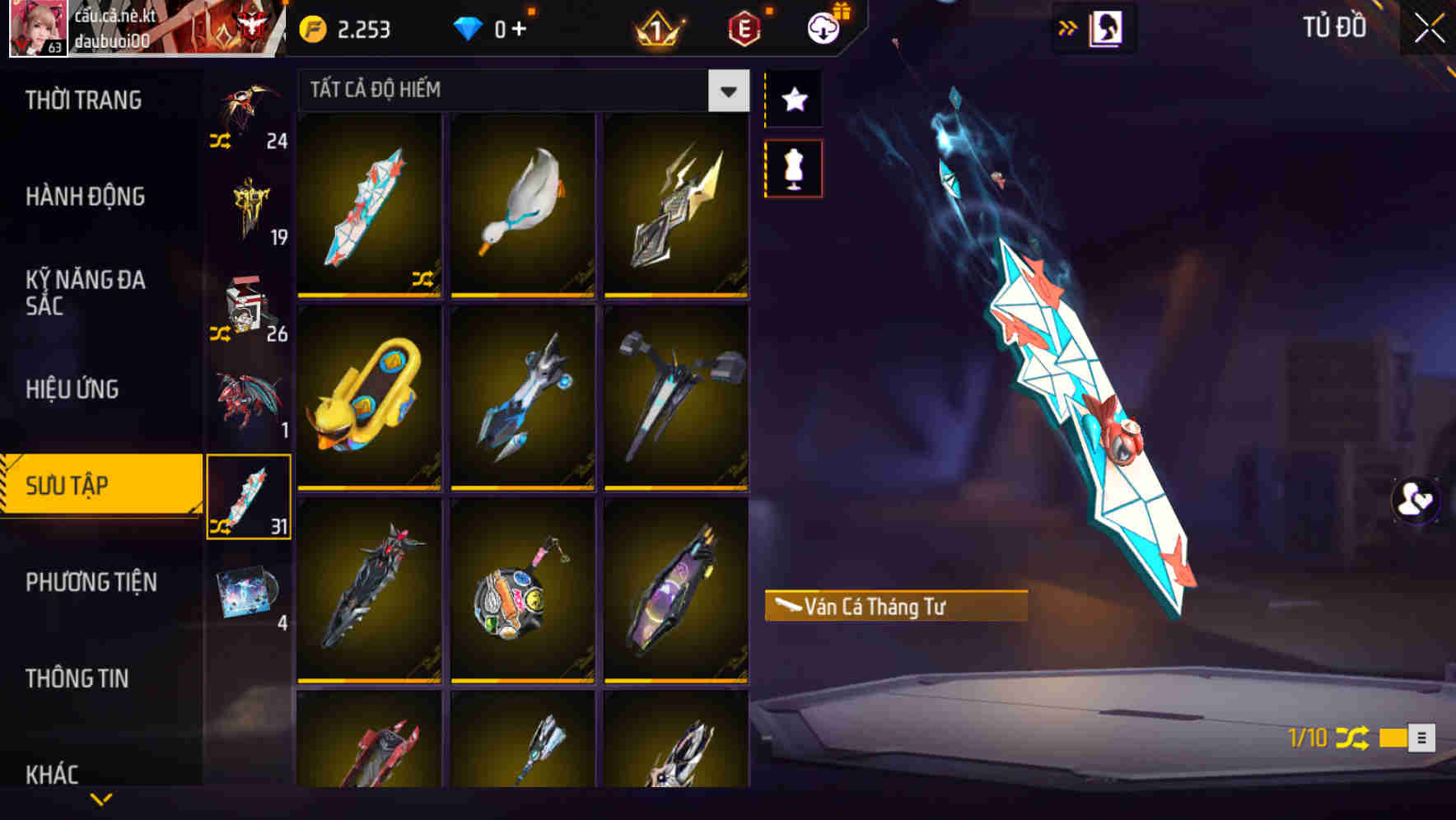Switch to the PHƯƠNG TIỆN category tab

coord(91,581)
